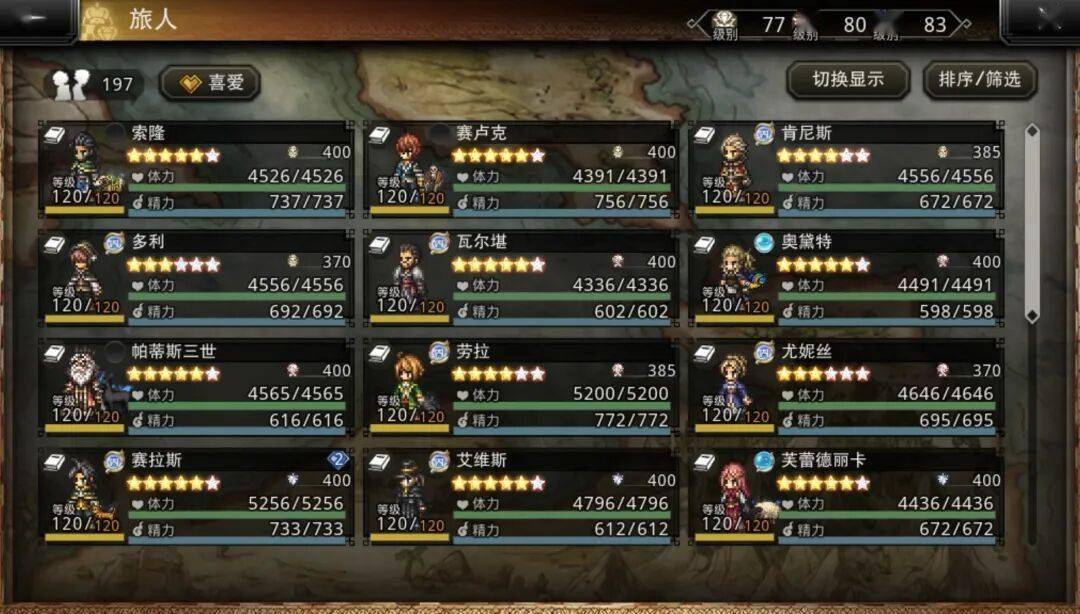
Task: Click the 切换显示 display switch button
Action: 847,80
